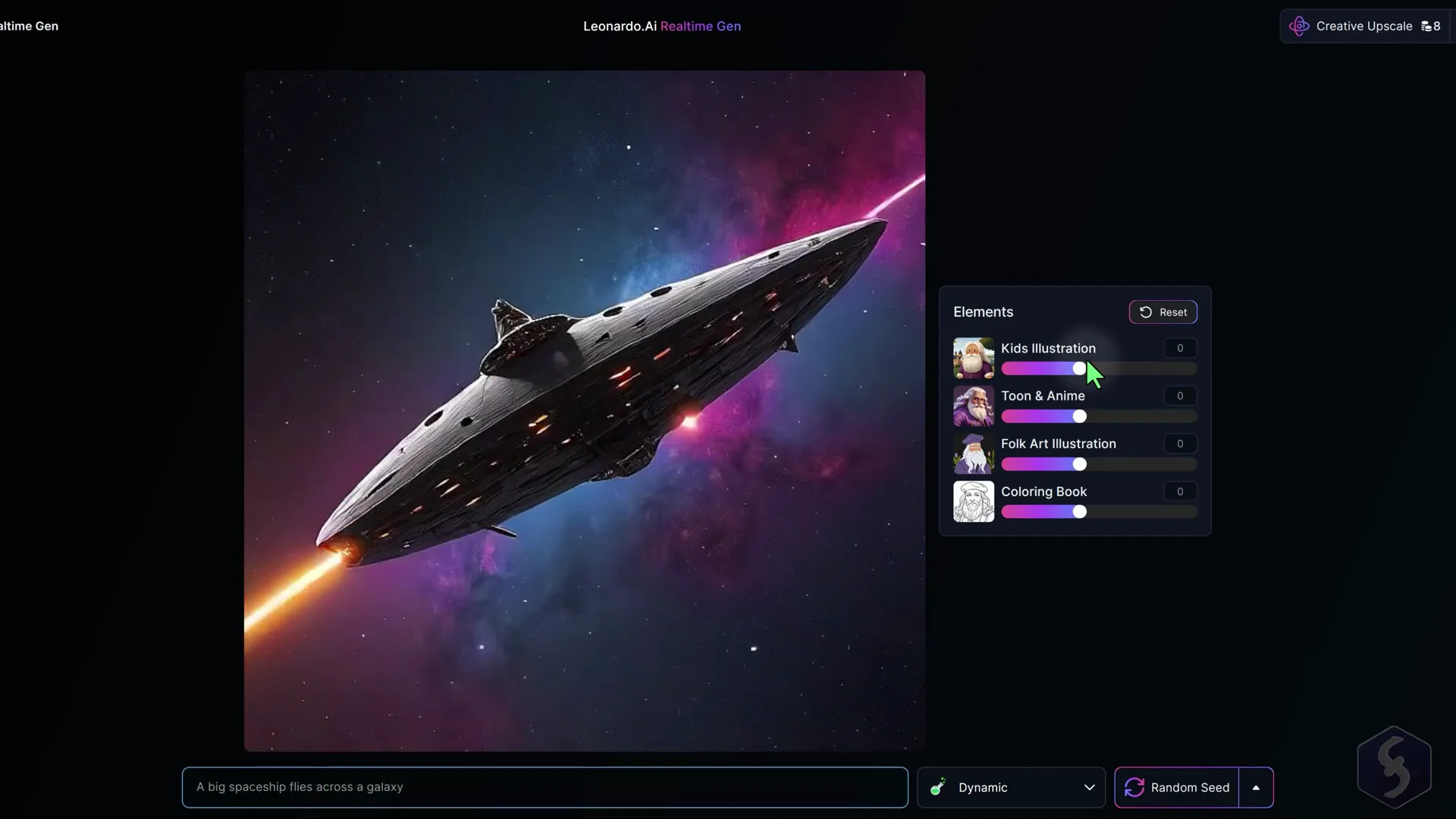This screenshot has width=1456, height=819.
Task: Click the Creative Upscale atom icon
Action: (1298, 25)
